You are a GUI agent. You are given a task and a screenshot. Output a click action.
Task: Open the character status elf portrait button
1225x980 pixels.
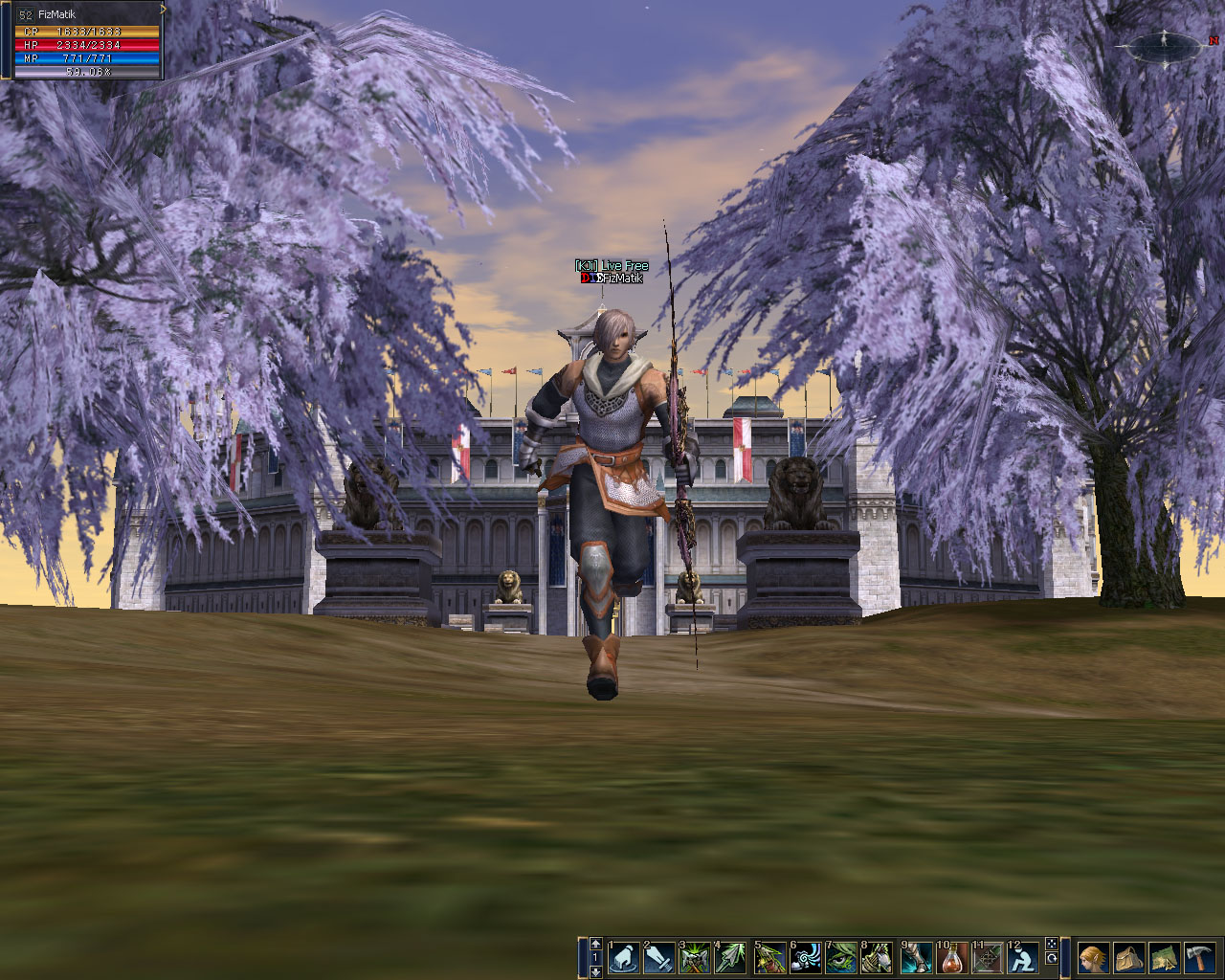(1092, 958)
